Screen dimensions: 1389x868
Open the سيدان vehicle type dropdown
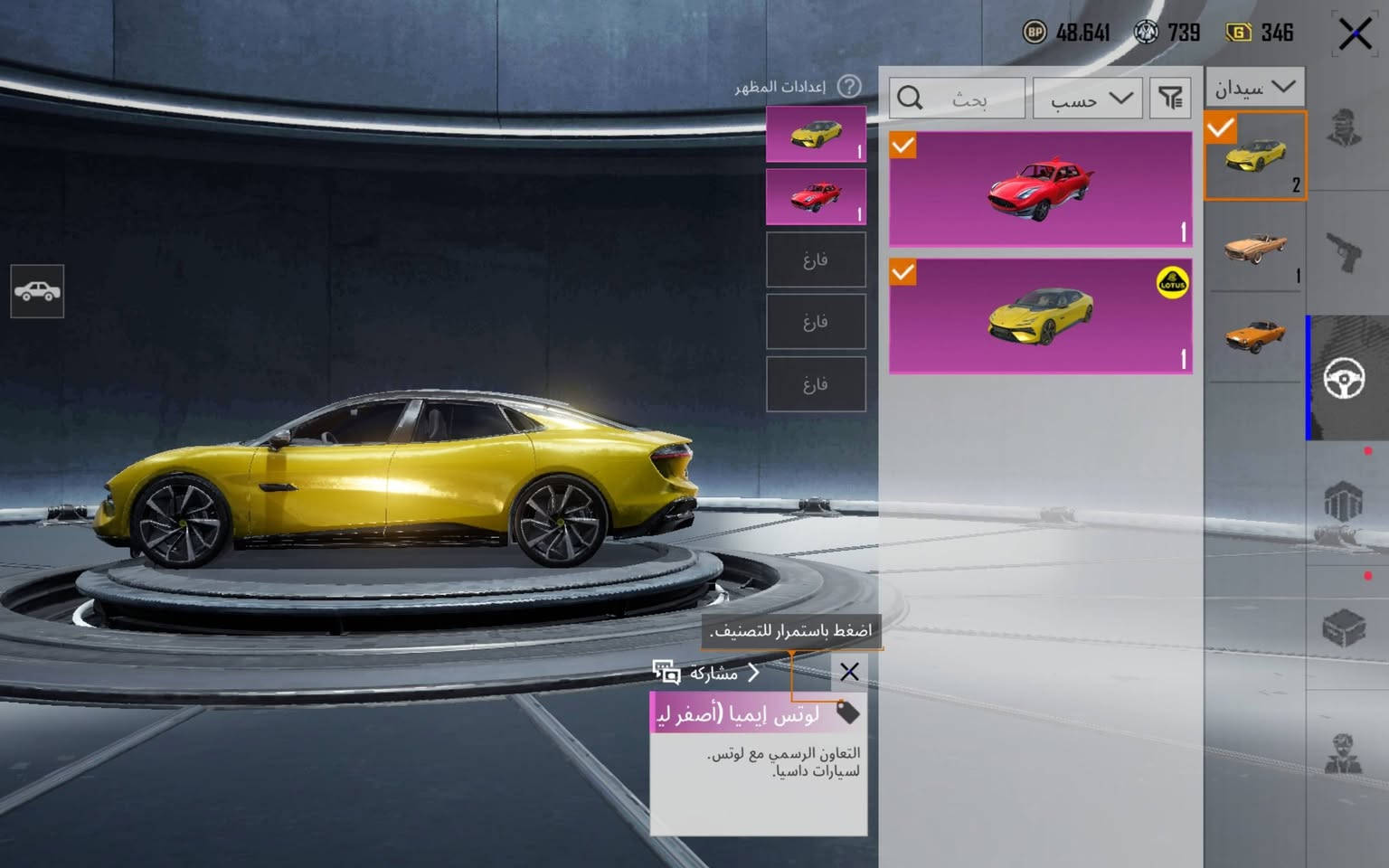coord(1254,88)
